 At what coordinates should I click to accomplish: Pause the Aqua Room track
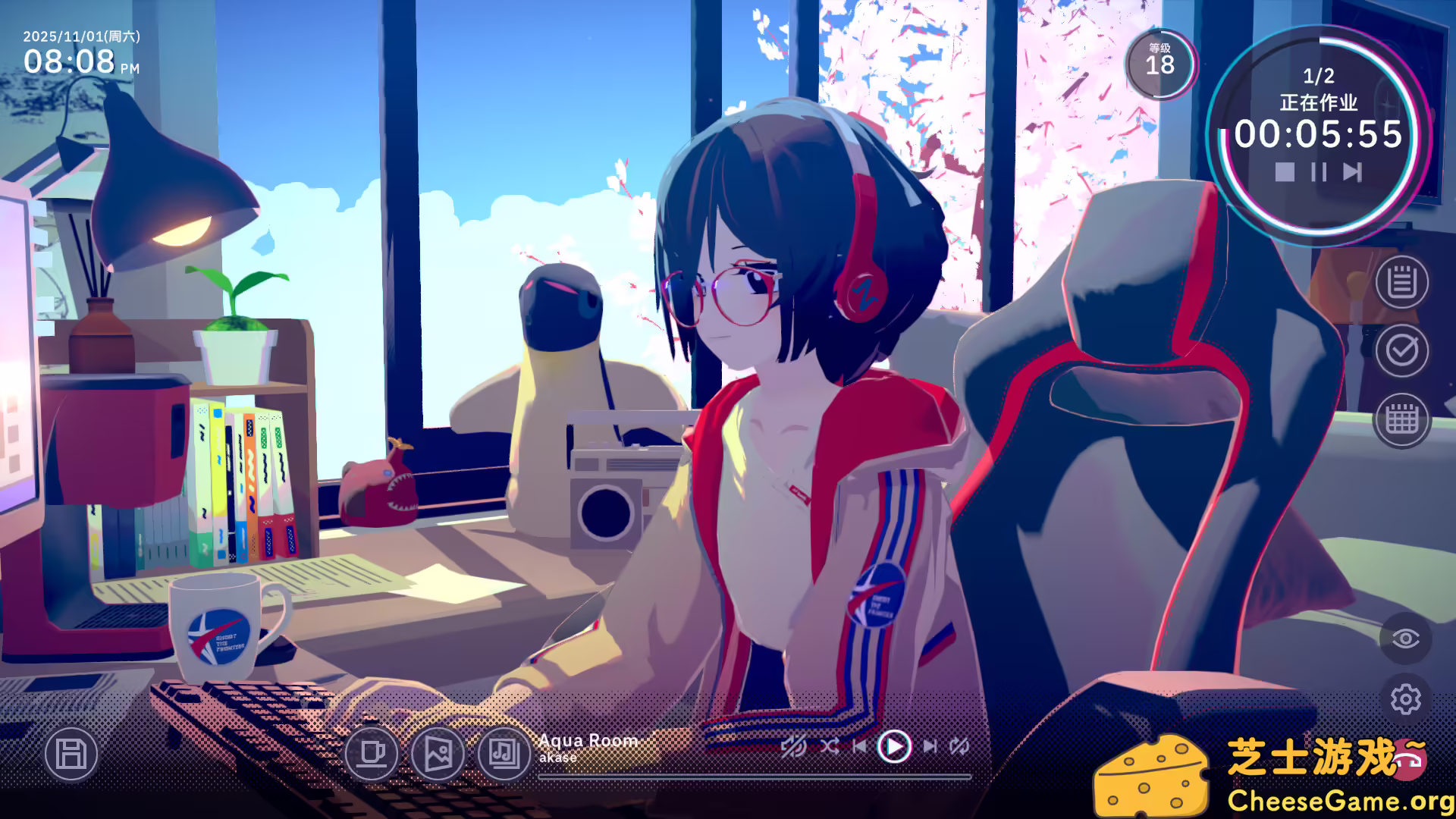[x=893, y=747]
